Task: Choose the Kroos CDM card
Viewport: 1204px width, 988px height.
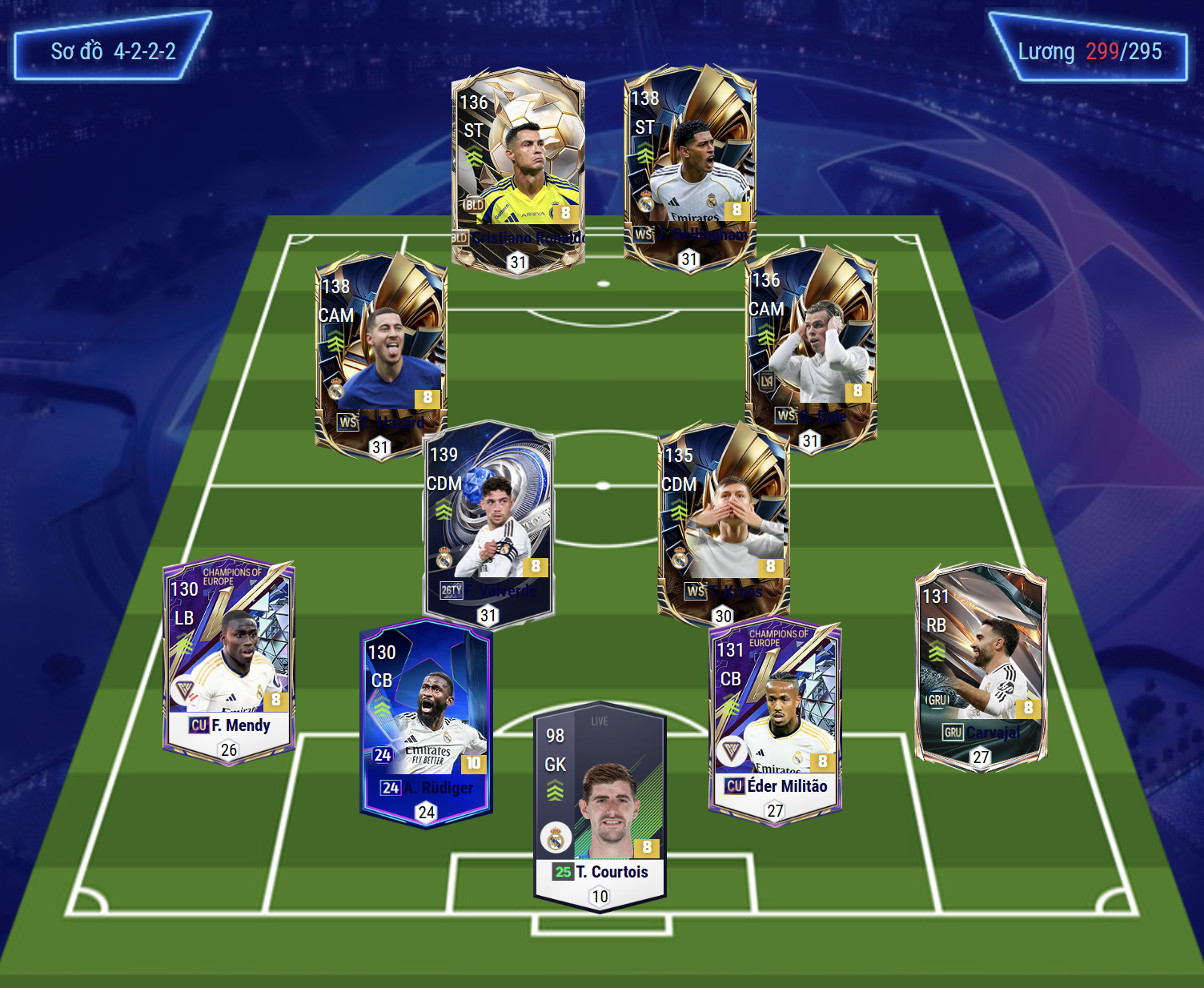Action: [723, 520]
